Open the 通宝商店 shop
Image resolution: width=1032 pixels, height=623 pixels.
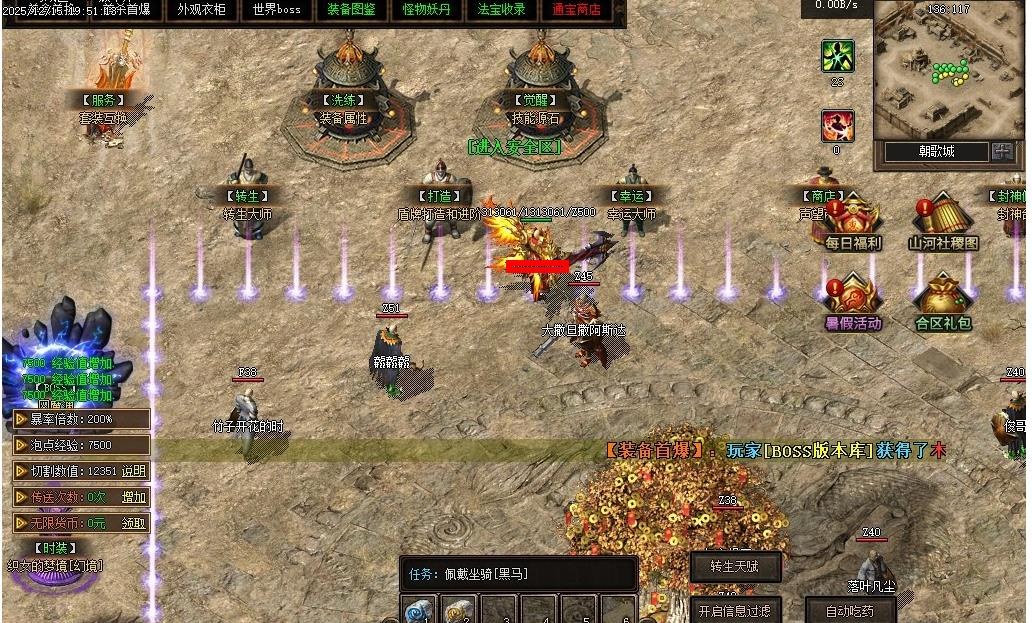click(577, 10)
